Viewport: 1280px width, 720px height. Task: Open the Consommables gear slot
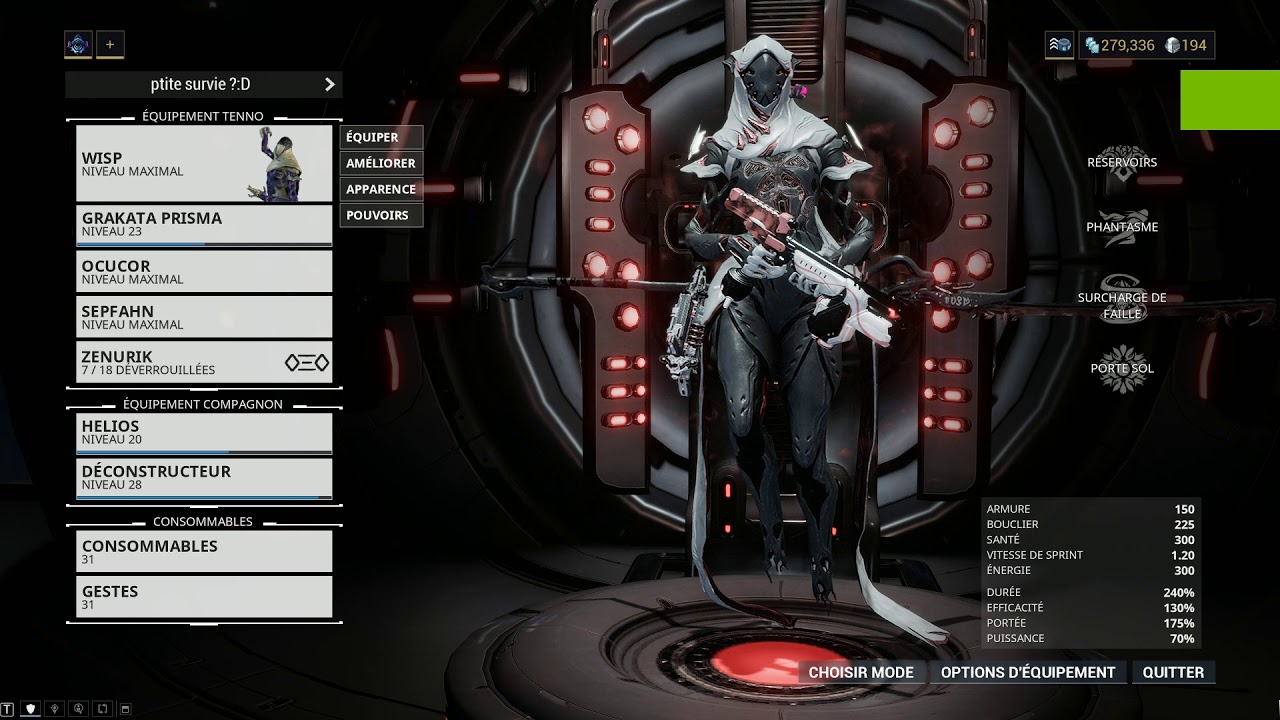(x=204, y=552)
